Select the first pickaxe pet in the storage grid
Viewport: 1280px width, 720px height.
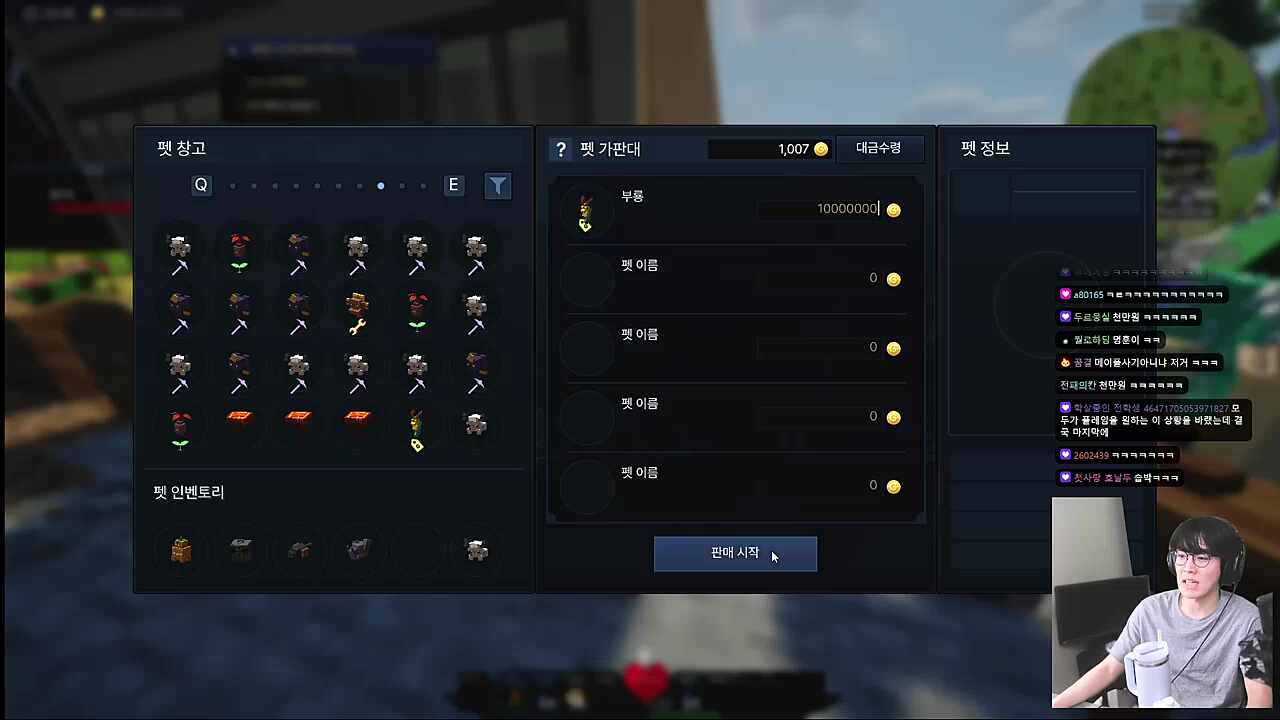click(x=178, y=250)
